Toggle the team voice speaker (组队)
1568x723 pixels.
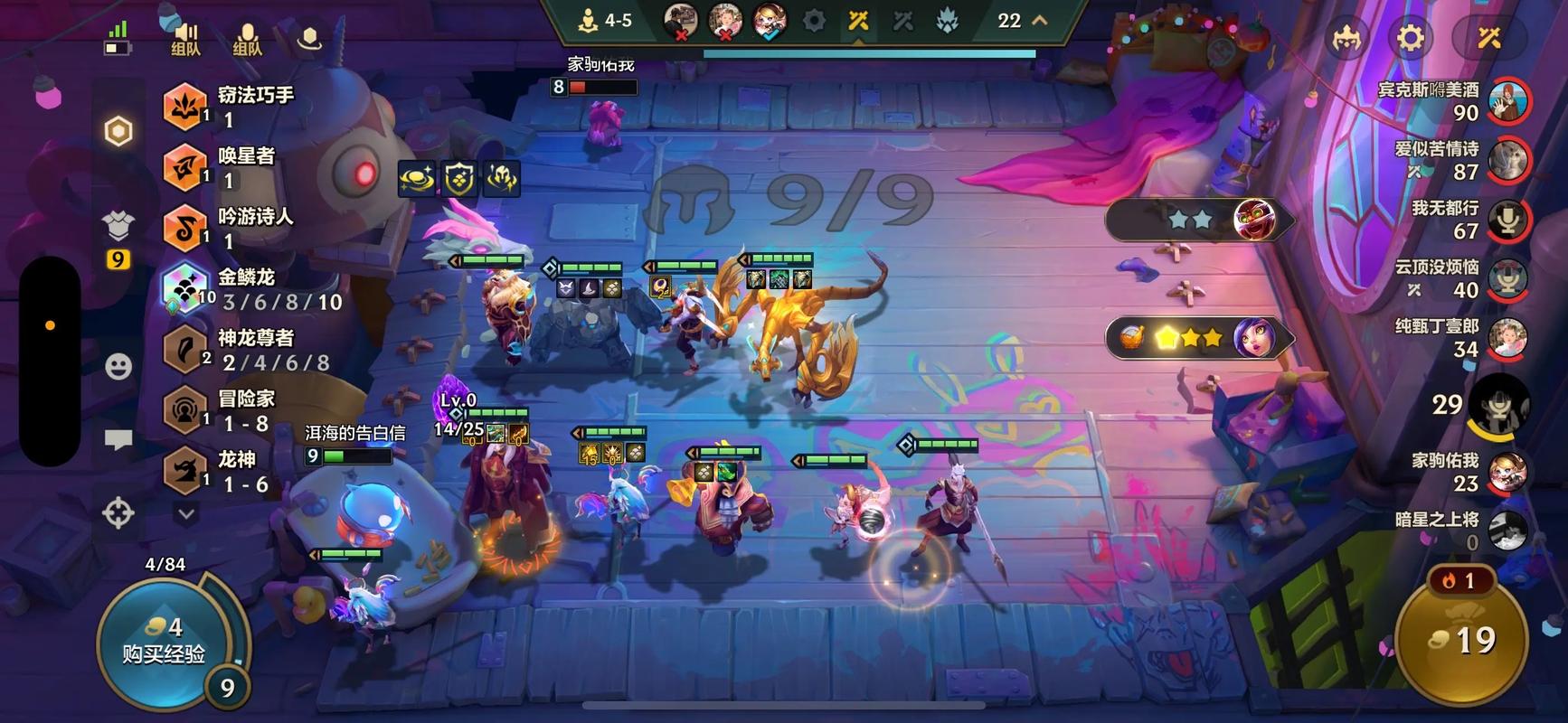pyautogui.click(x=185, y=38)
